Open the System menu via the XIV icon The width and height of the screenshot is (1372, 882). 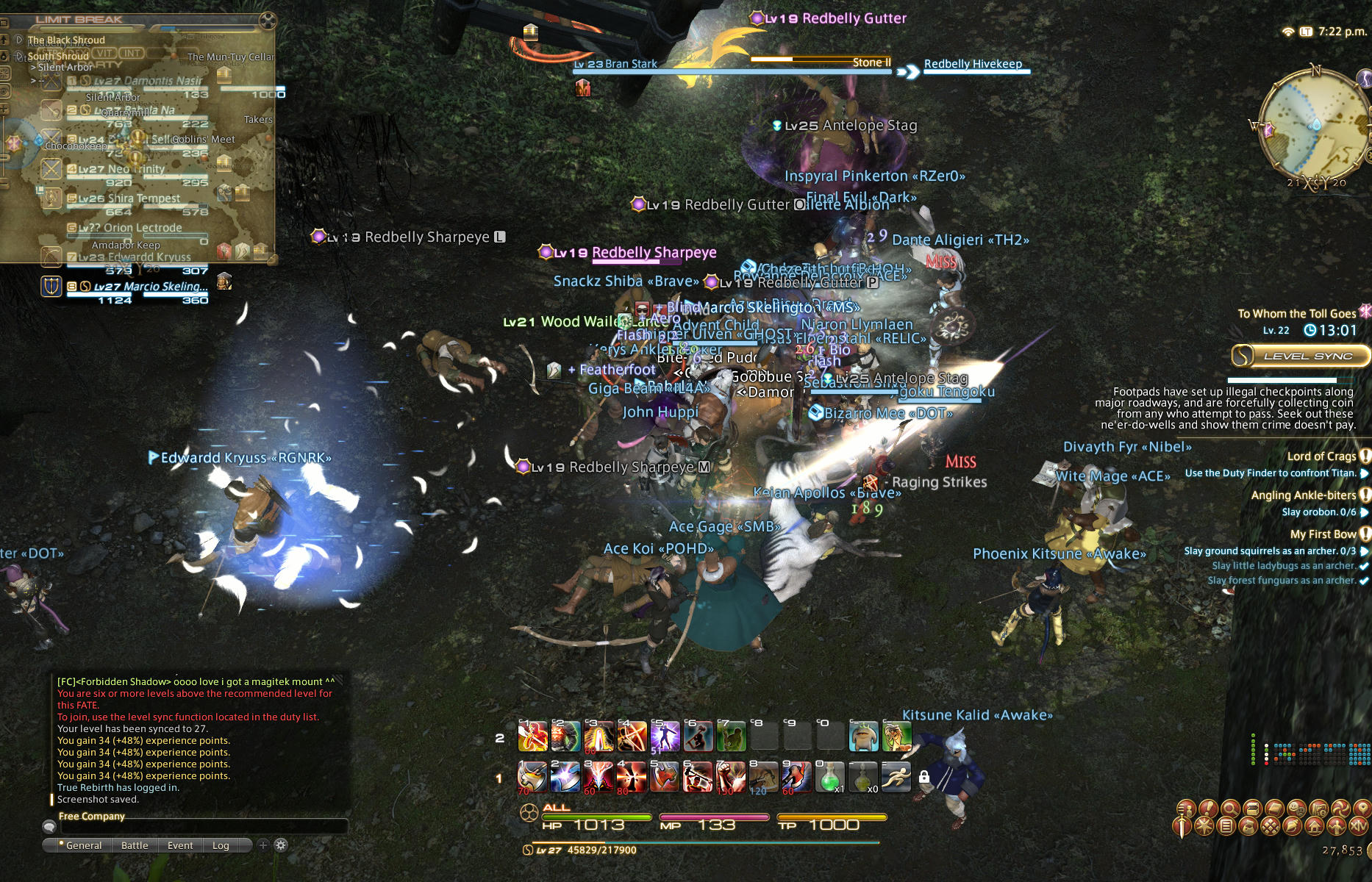tap(1360, 826)
